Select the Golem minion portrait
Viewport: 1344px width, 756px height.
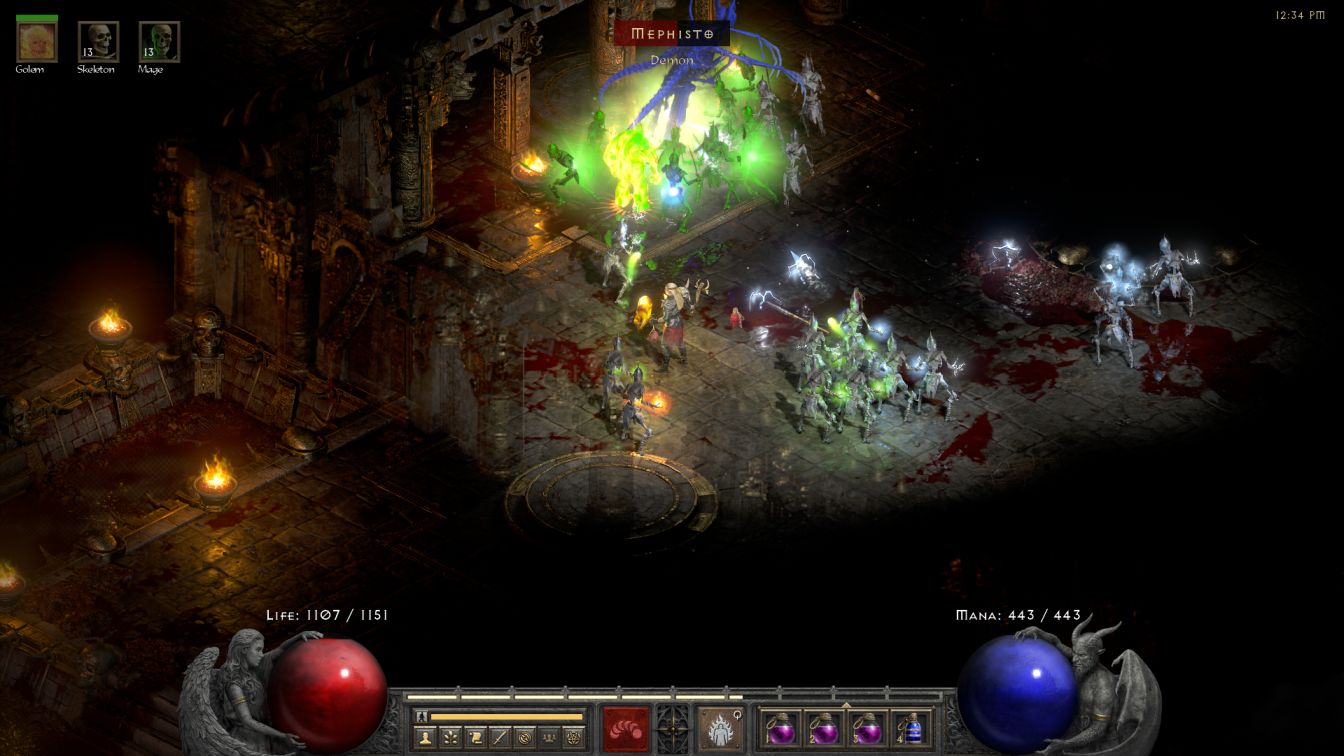click(x=37, y=42)
